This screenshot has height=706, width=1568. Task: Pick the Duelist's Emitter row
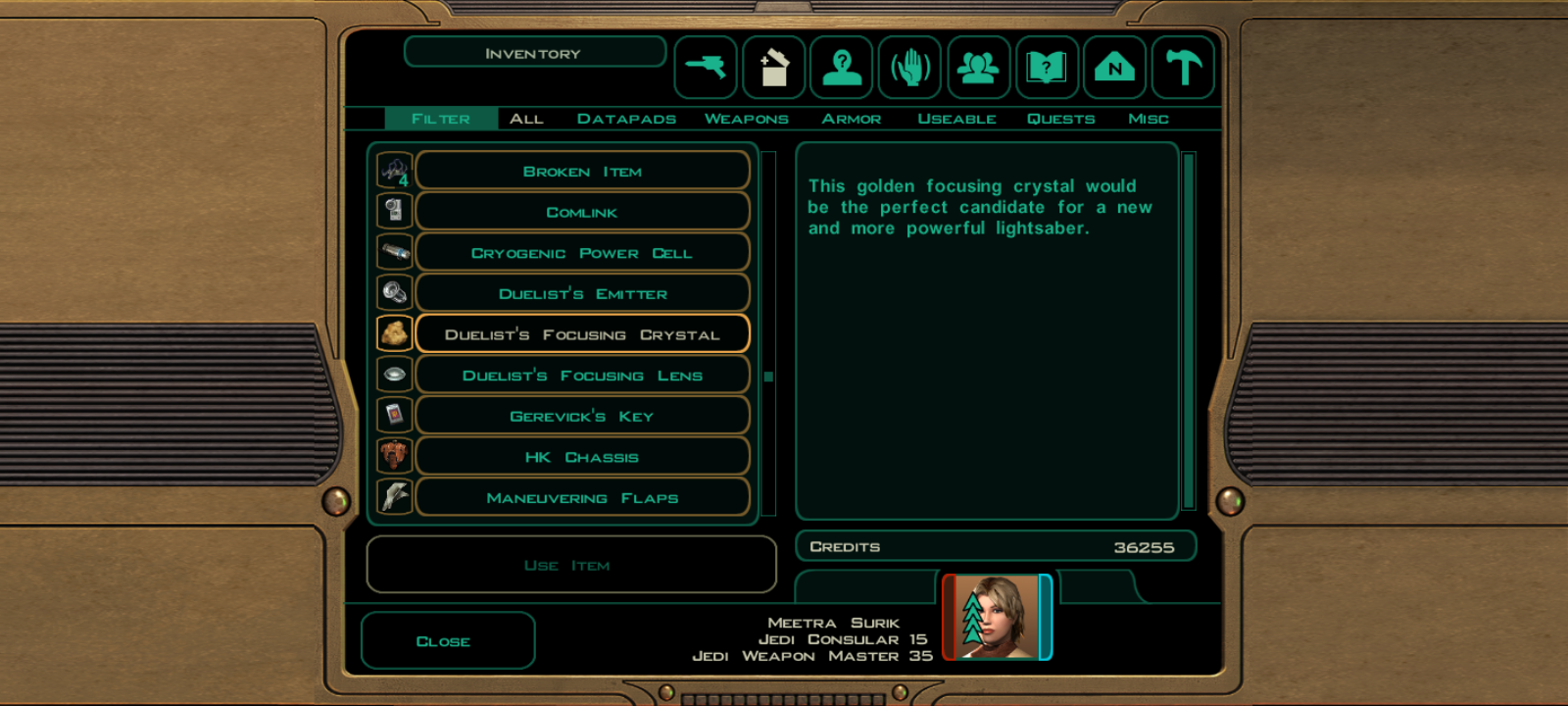coord(582,294)
